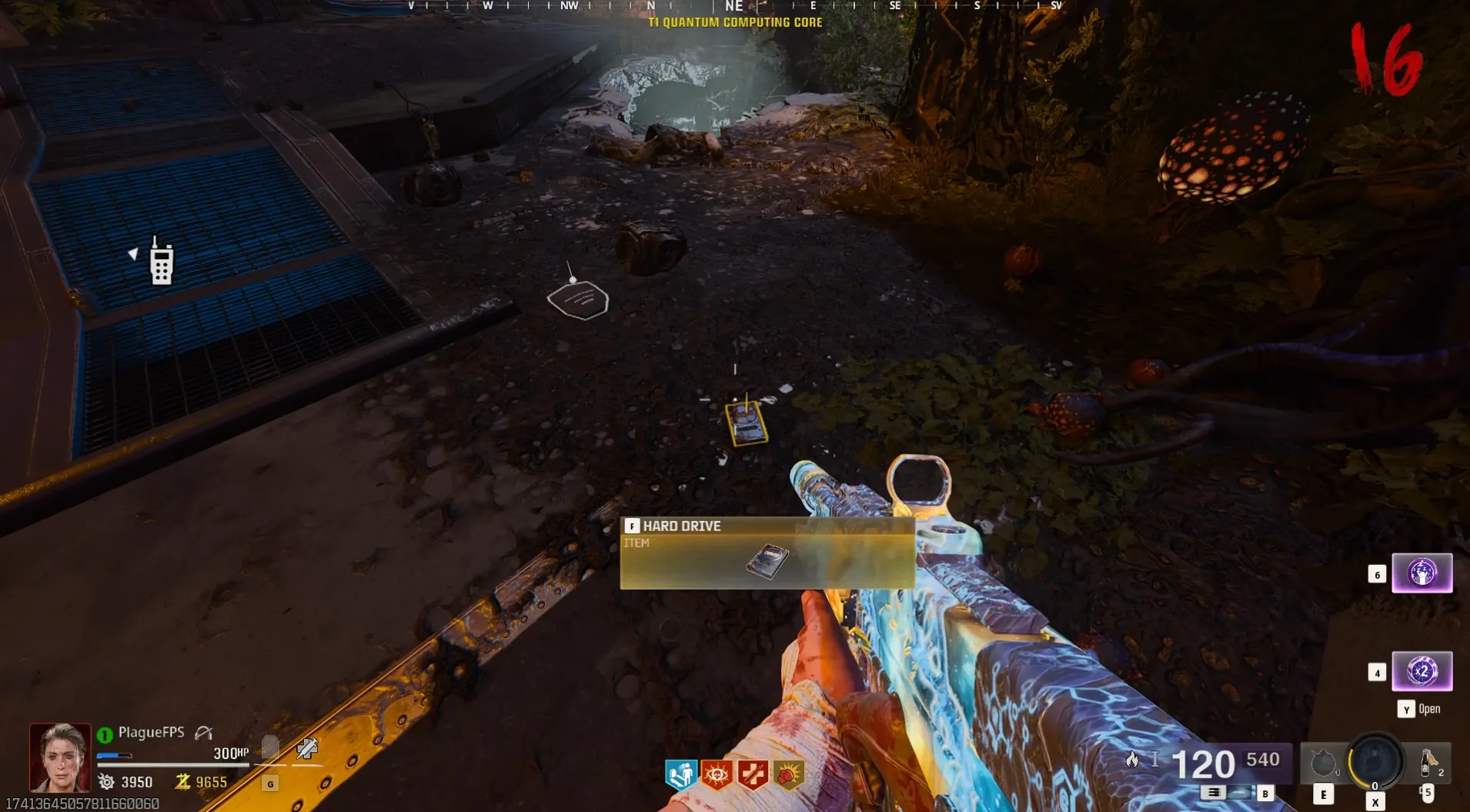Pick up the Hard Drive item card
The height and width of the screenshot is (812, 1470).
pos(767,553)
